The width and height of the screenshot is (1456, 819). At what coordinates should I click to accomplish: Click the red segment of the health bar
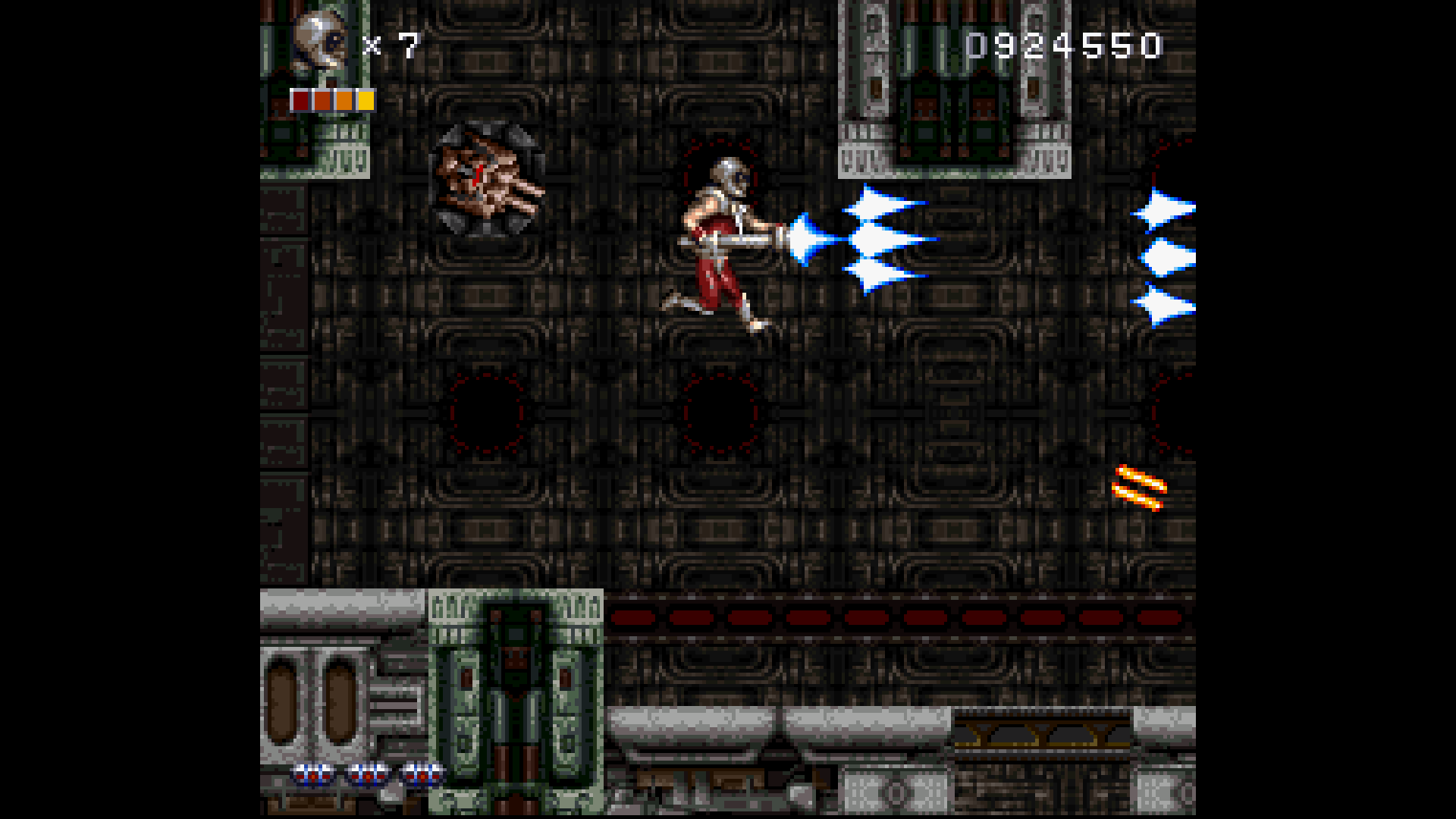click(x=300, y=99)
